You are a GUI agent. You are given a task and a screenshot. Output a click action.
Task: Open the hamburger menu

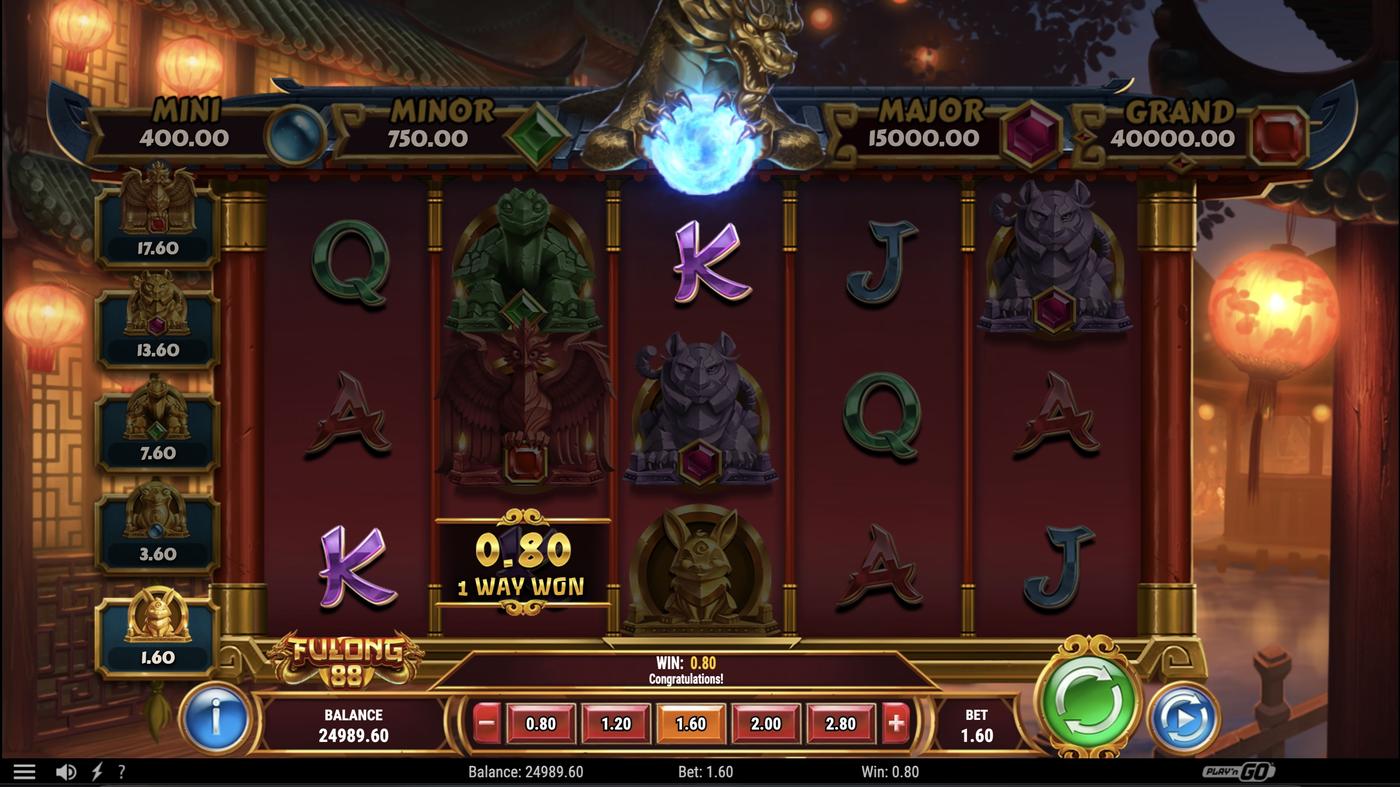(25, 770)
